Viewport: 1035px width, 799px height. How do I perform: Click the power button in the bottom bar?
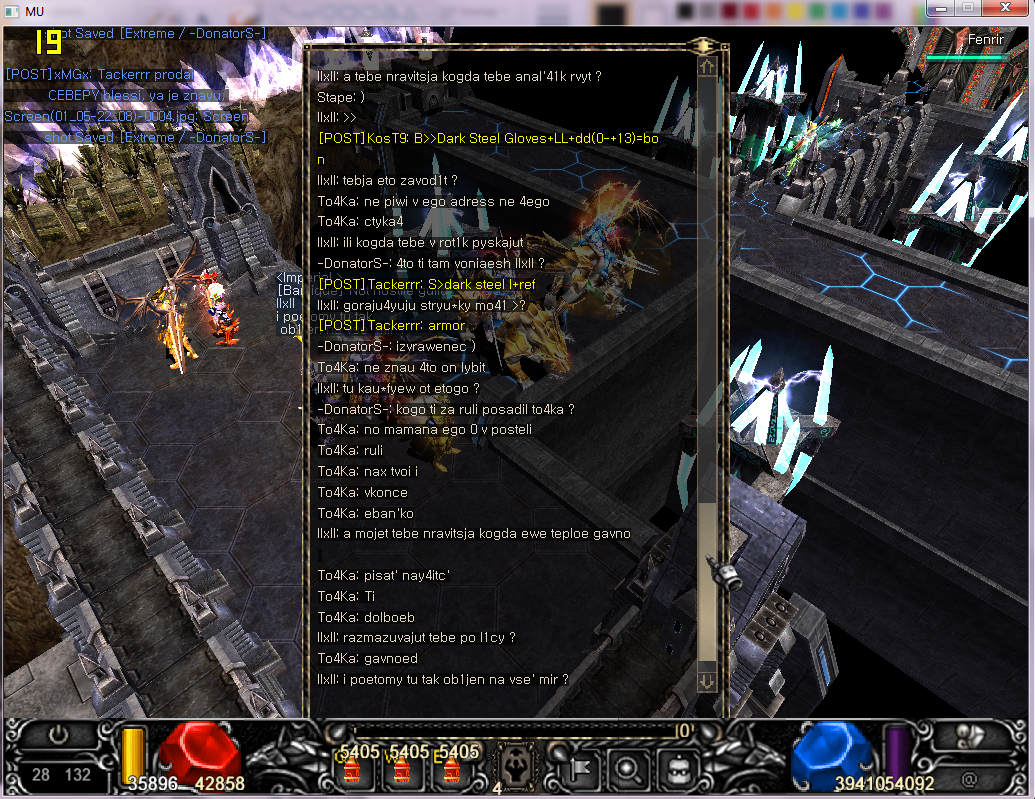click(x=59, y=735)
